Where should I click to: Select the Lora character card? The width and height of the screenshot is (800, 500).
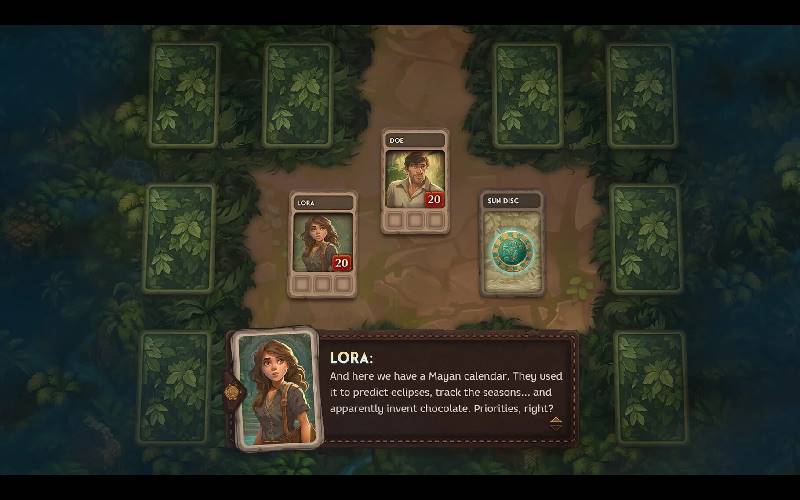(322, 244)
